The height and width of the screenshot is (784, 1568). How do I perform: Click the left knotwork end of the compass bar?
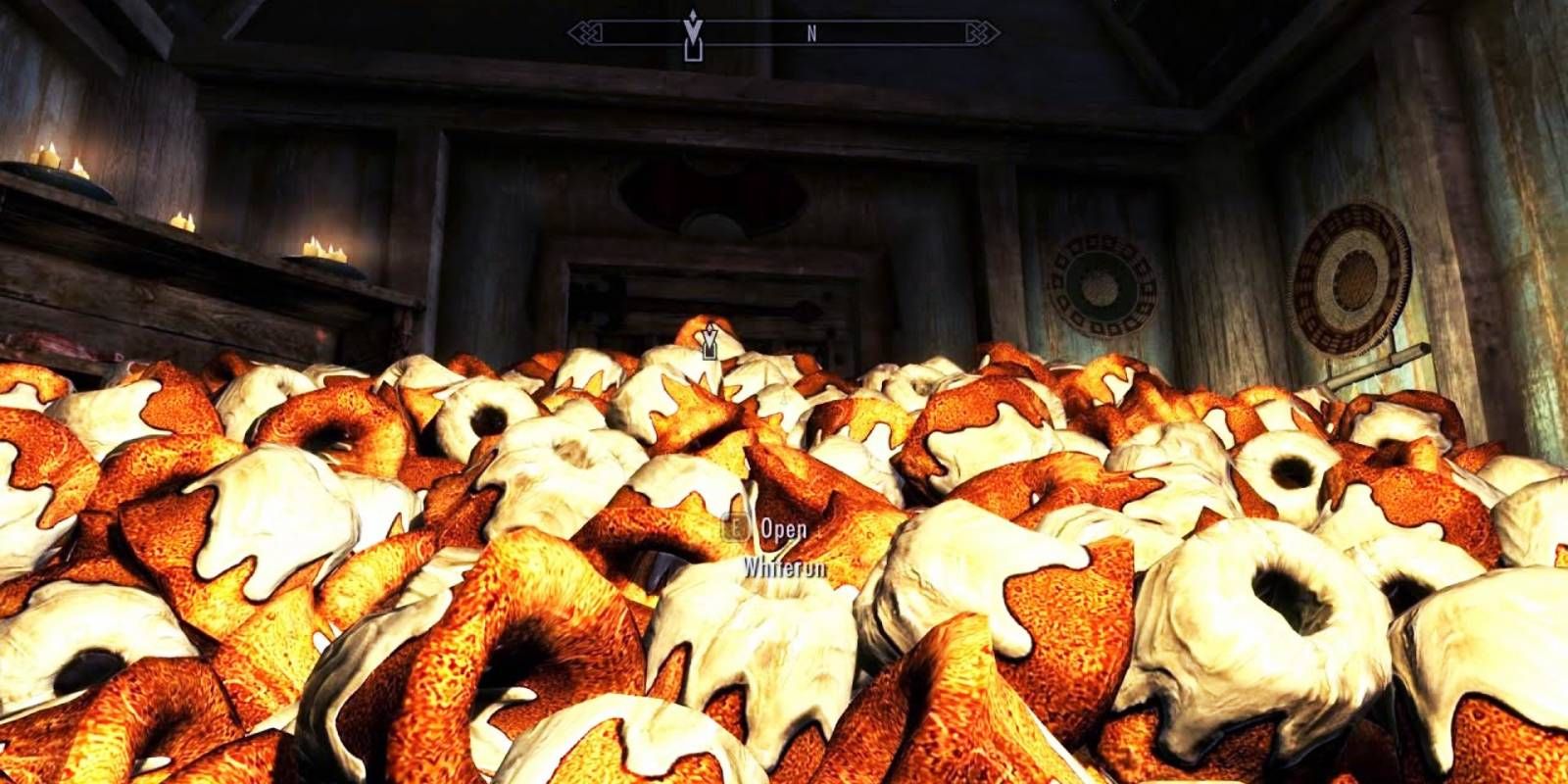tap(585, 32)
